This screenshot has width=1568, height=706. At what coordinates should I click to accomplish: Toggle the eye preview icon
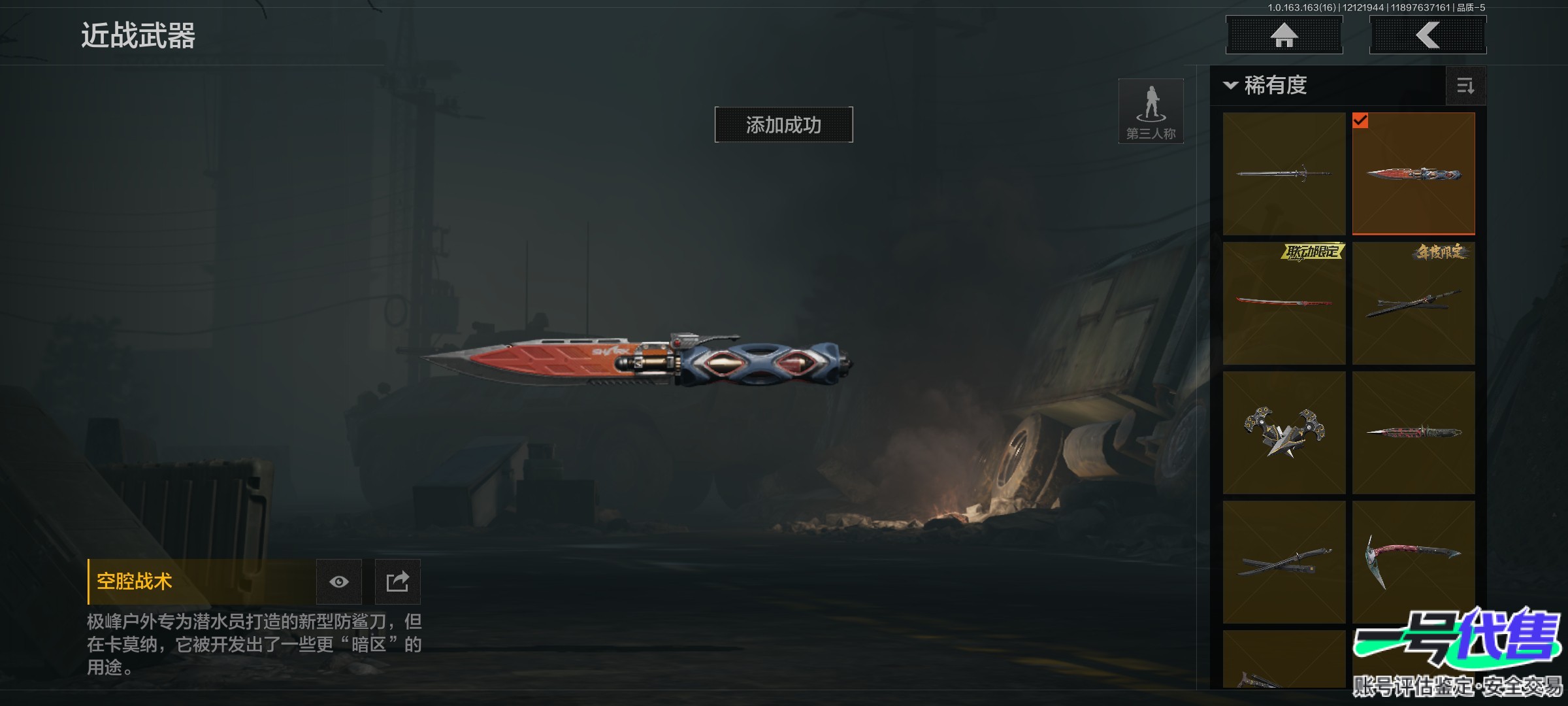[338, 582]
